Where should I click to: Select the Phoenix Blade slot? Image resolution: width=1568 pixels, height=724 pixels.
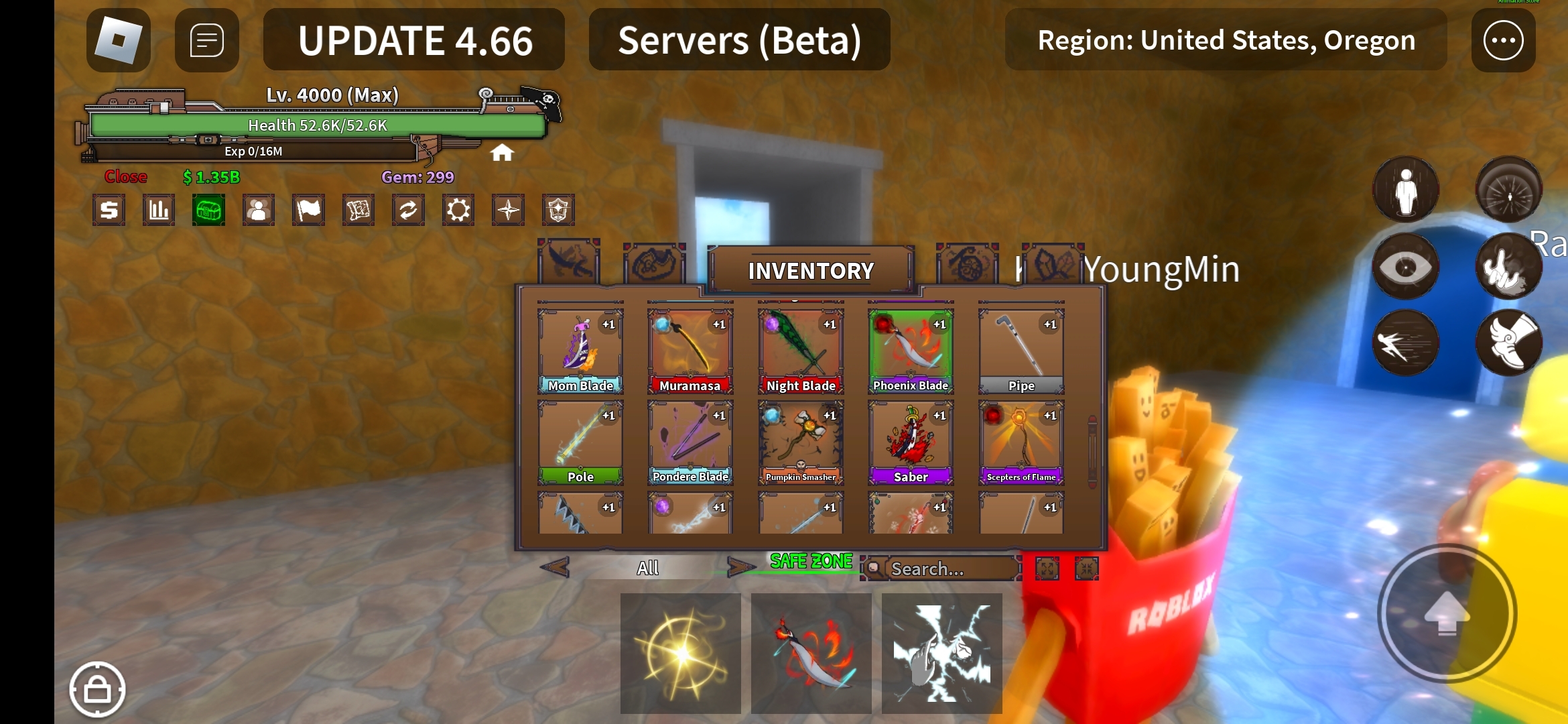click(x=911, y=351)
